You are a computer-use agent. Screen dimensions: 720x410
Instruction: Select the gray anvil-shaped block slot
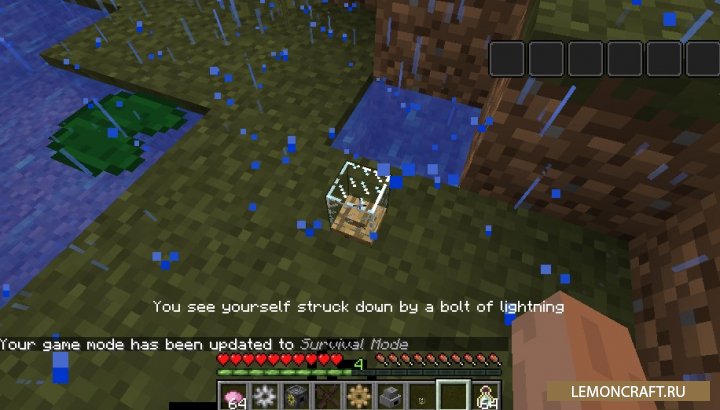tap(390, 394)
